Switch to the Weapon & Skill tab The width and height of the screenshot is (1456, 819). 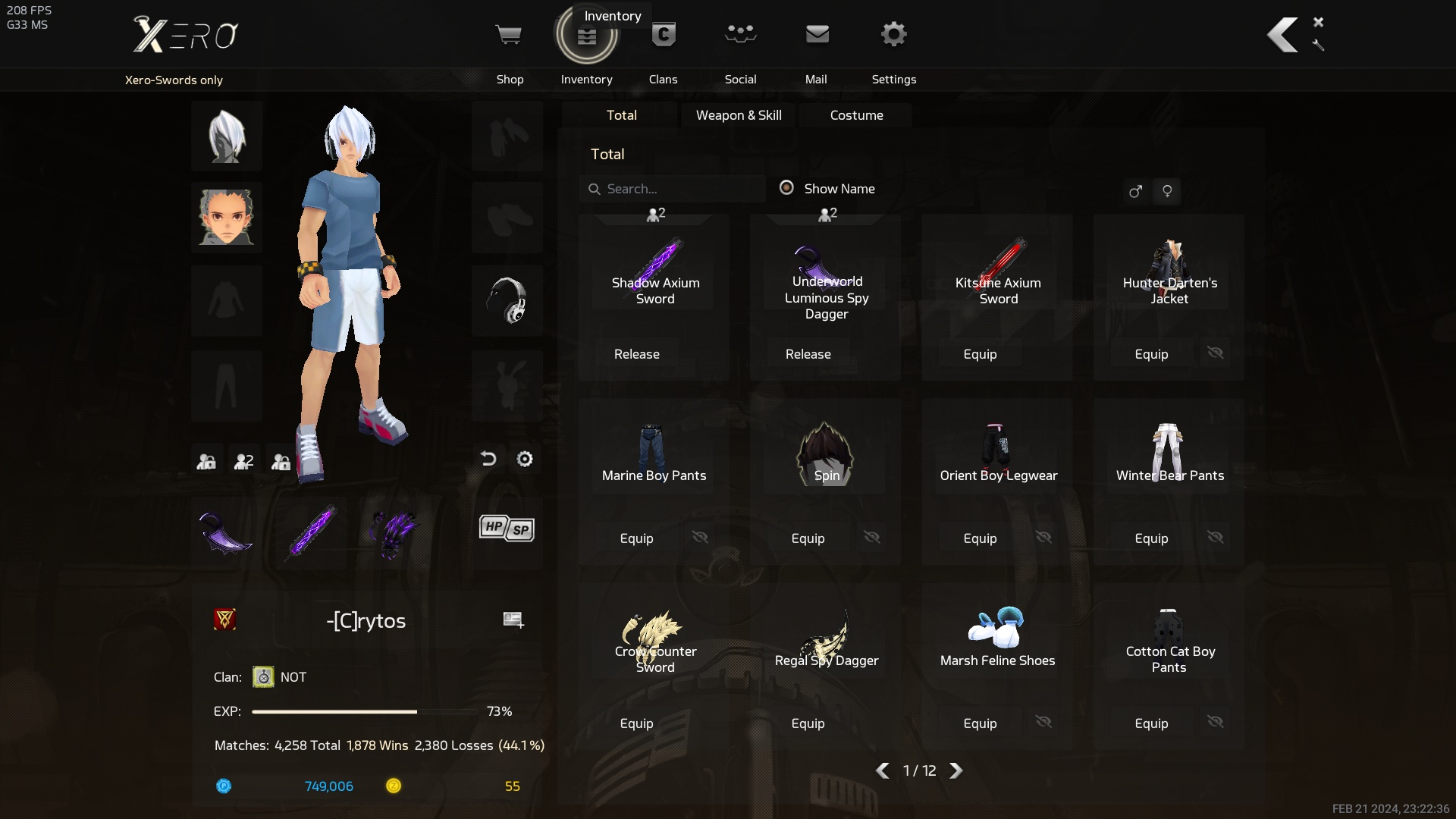(x=739, y=115)
